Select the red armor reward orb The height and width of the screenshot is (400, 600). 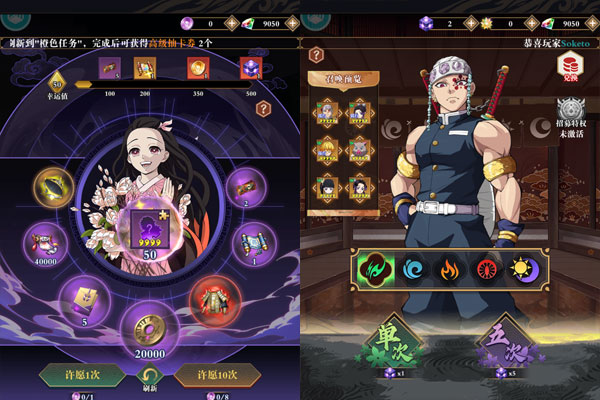tap(212, 298)
